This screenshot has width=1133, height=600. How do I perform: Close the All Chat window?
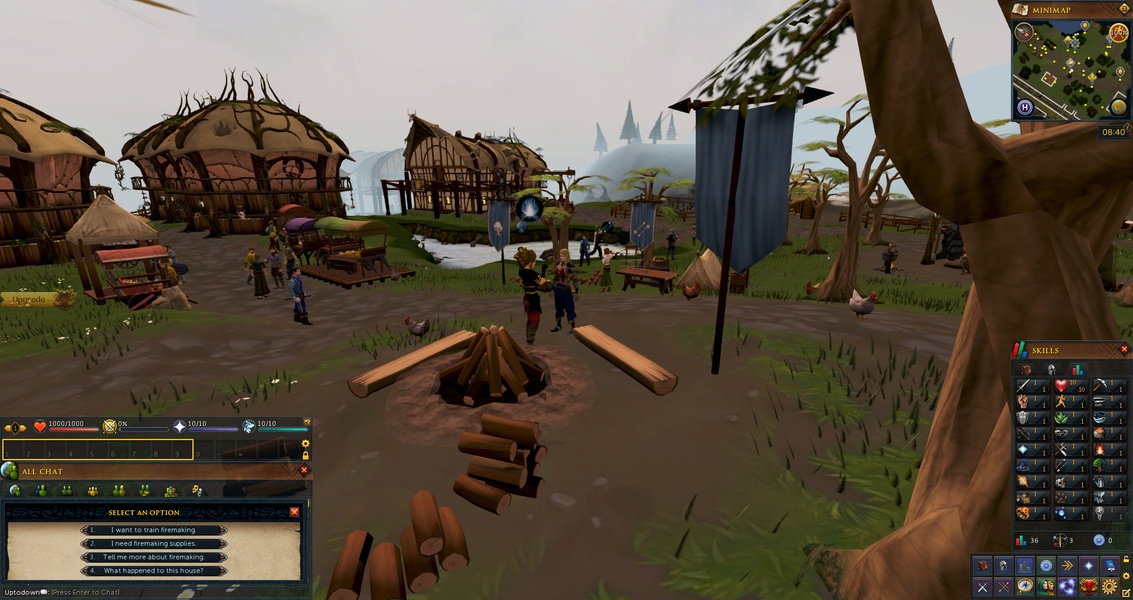[304, 470]
